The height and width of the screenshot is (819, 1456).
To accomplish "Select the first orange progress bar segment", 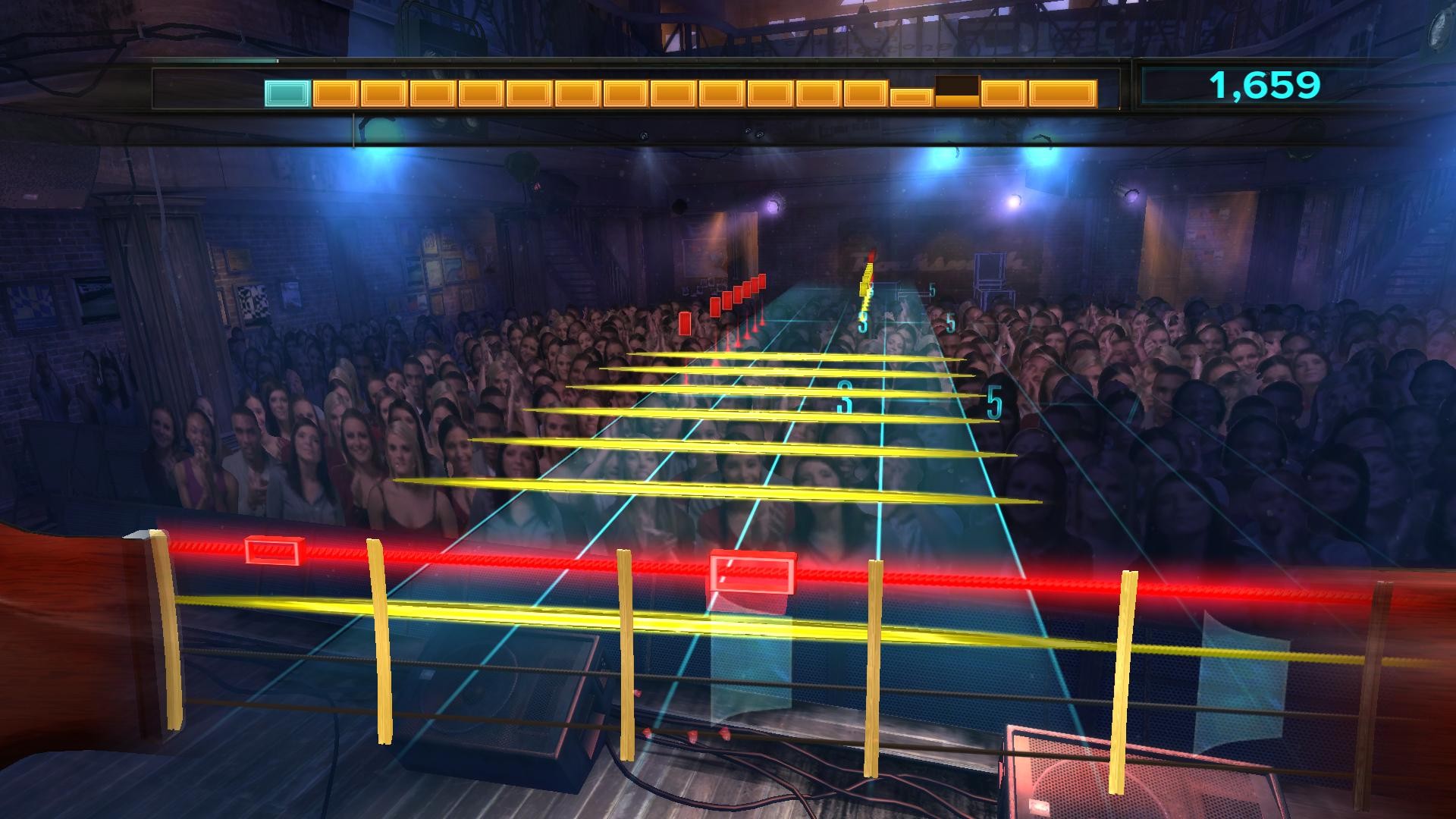I will click(x=336, y=93).
